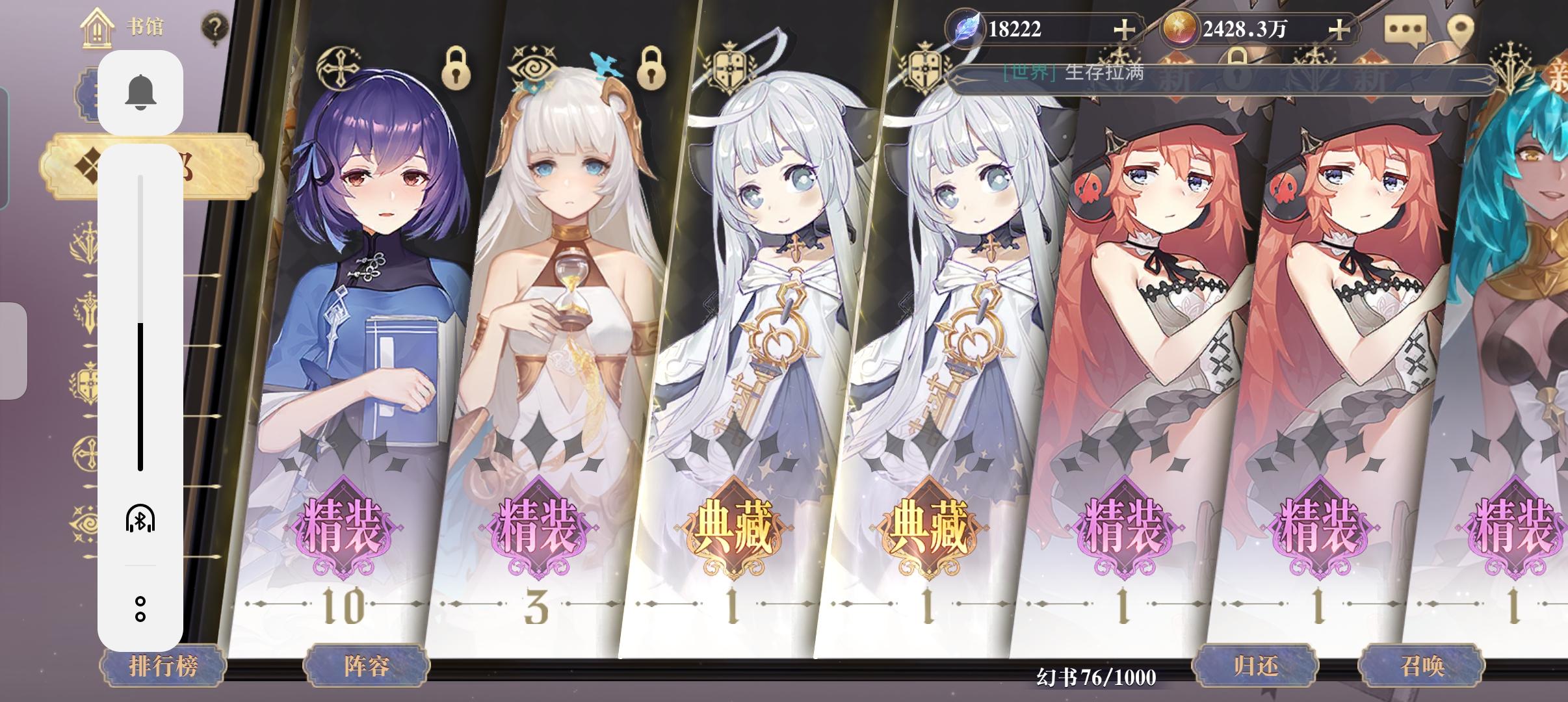1568x702 pixels.
Task: Toggle Bluetooth headphones in the volume overlay
Action: [x=141, y=519]
